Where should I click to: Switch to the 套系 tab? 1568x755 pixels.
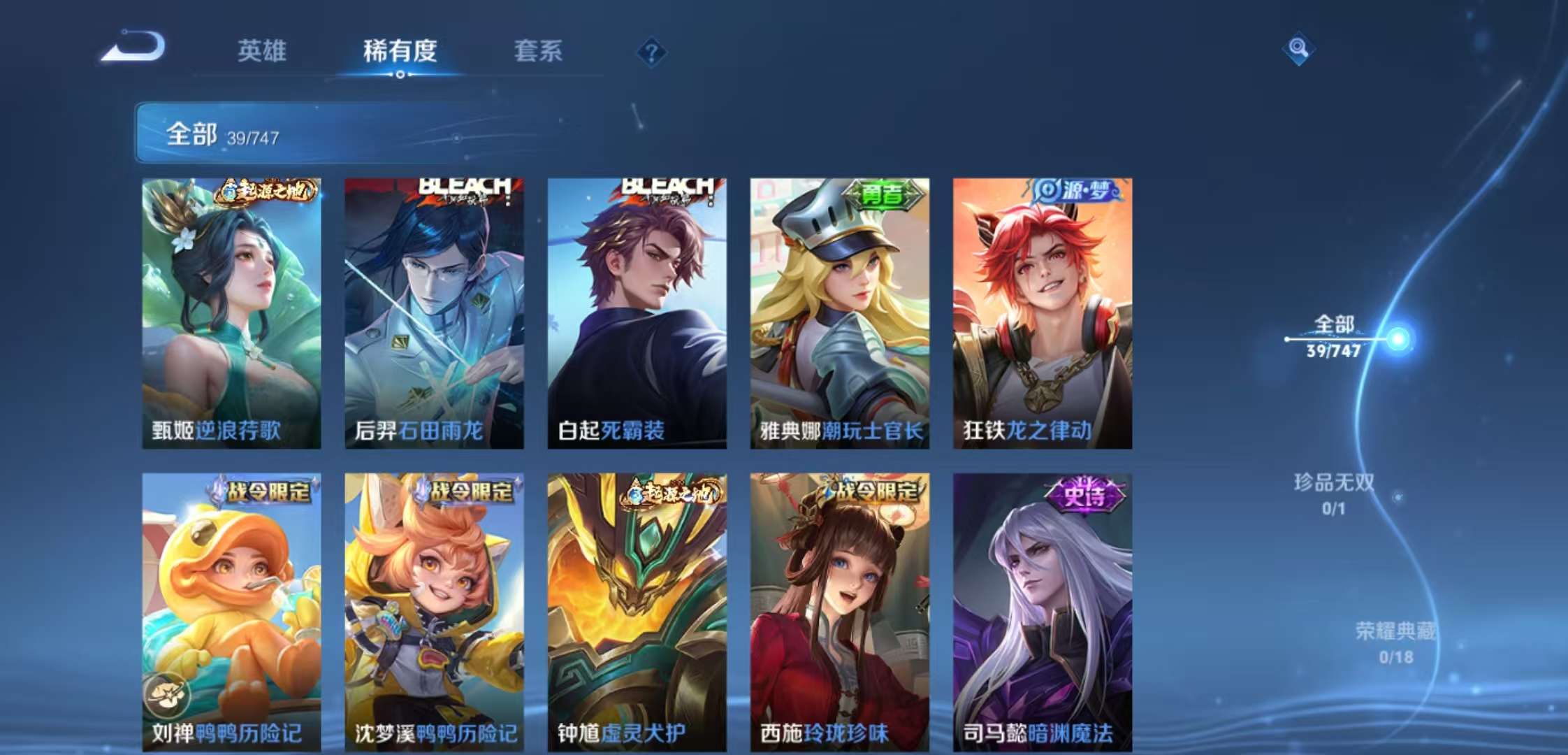point(538,52)
